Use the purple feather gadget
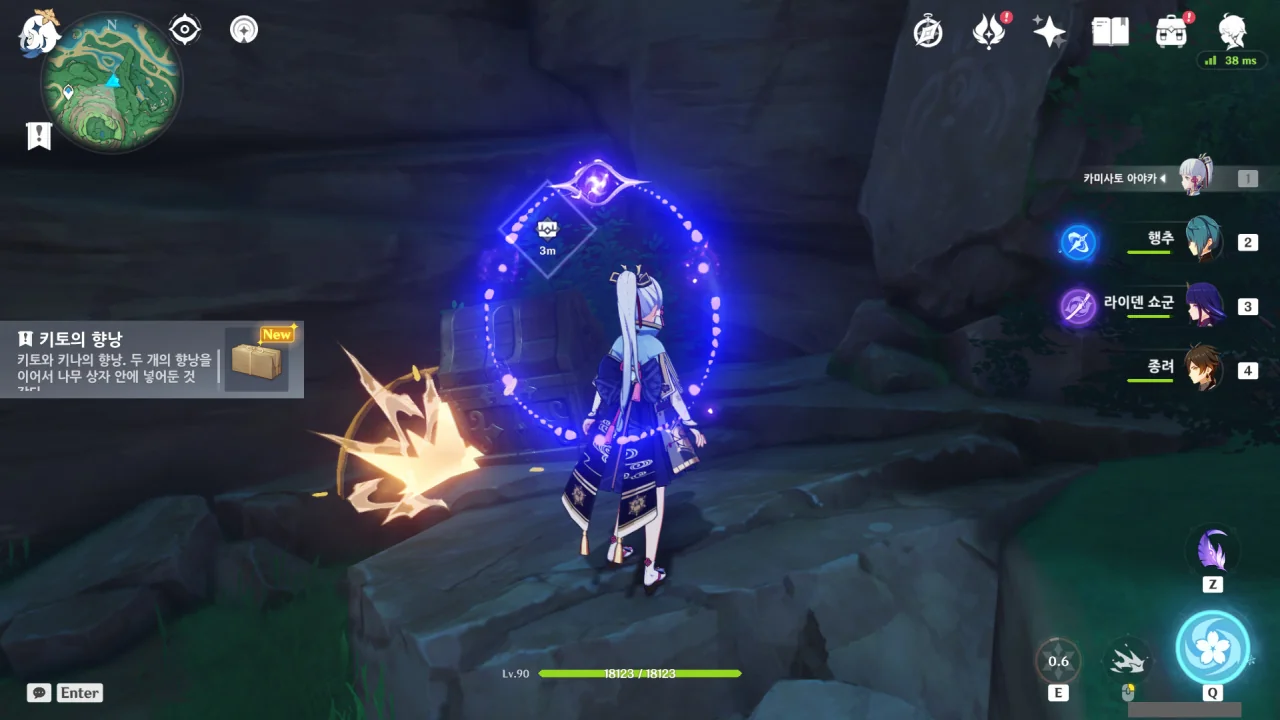 click(x=1212, y=552)
